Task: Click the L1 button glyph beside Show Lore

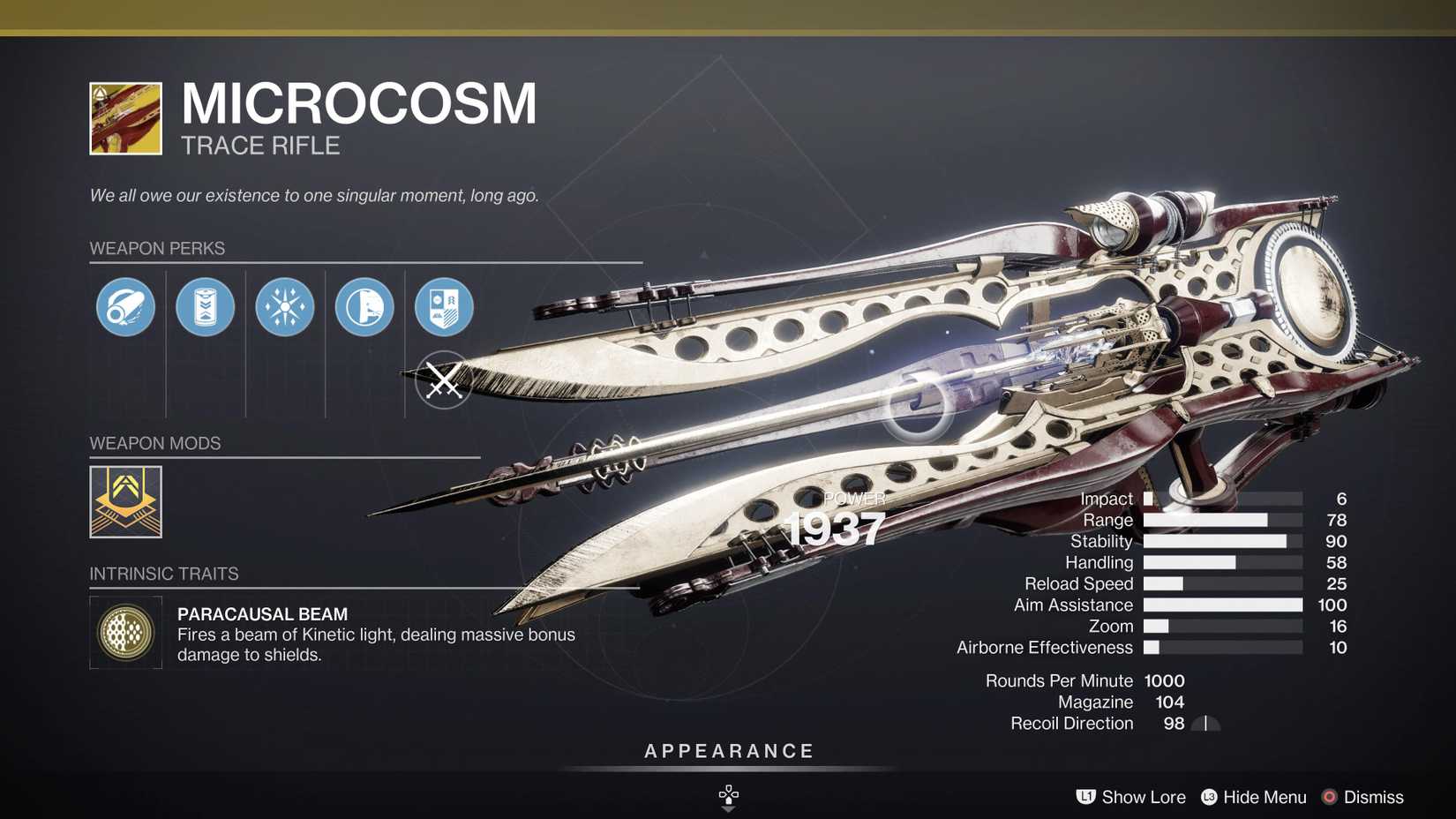Action: (x=1084, y=797)
